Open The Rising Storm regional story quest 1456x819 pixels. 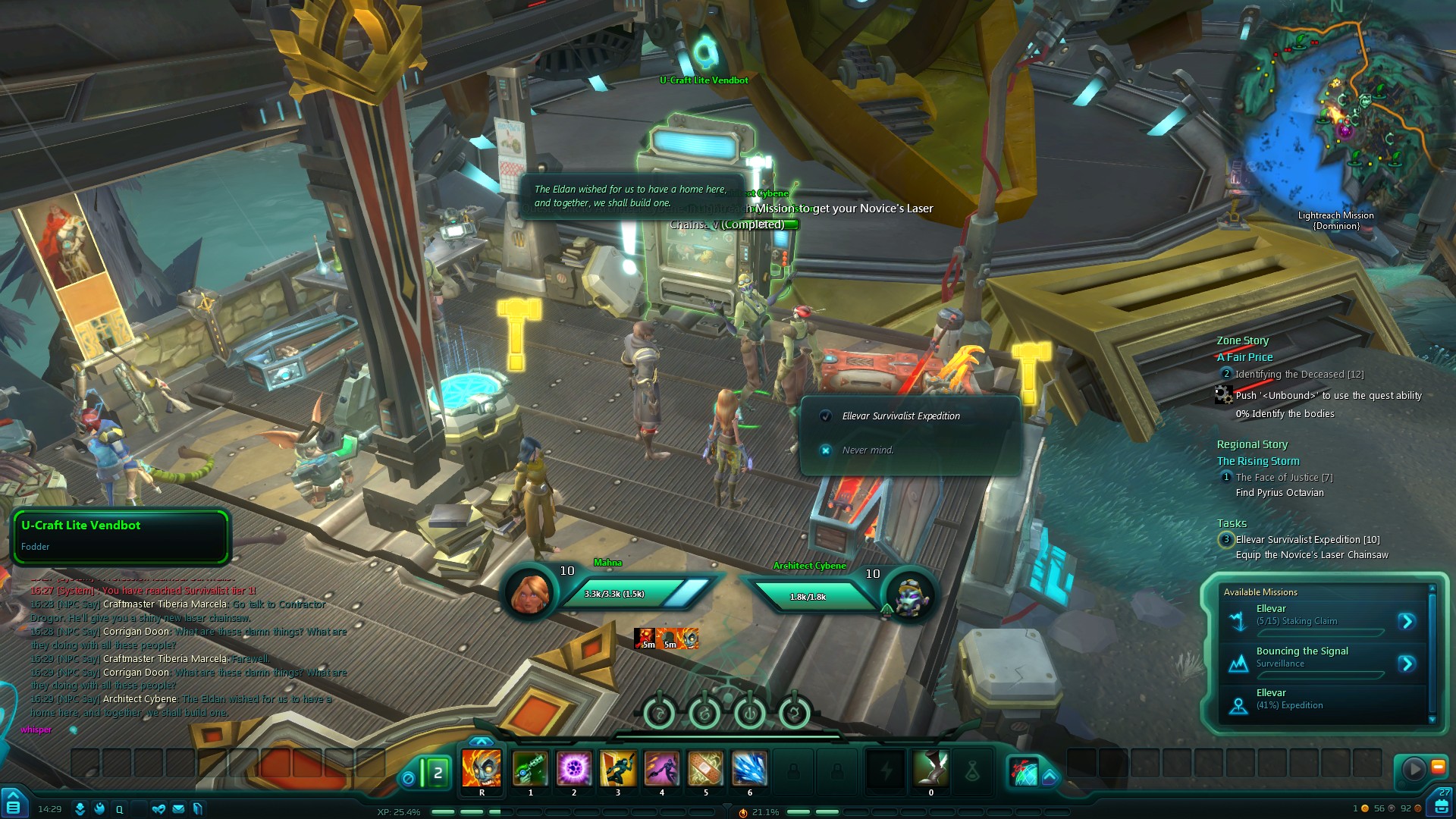pyautogui.click(x=1258, y=461)
